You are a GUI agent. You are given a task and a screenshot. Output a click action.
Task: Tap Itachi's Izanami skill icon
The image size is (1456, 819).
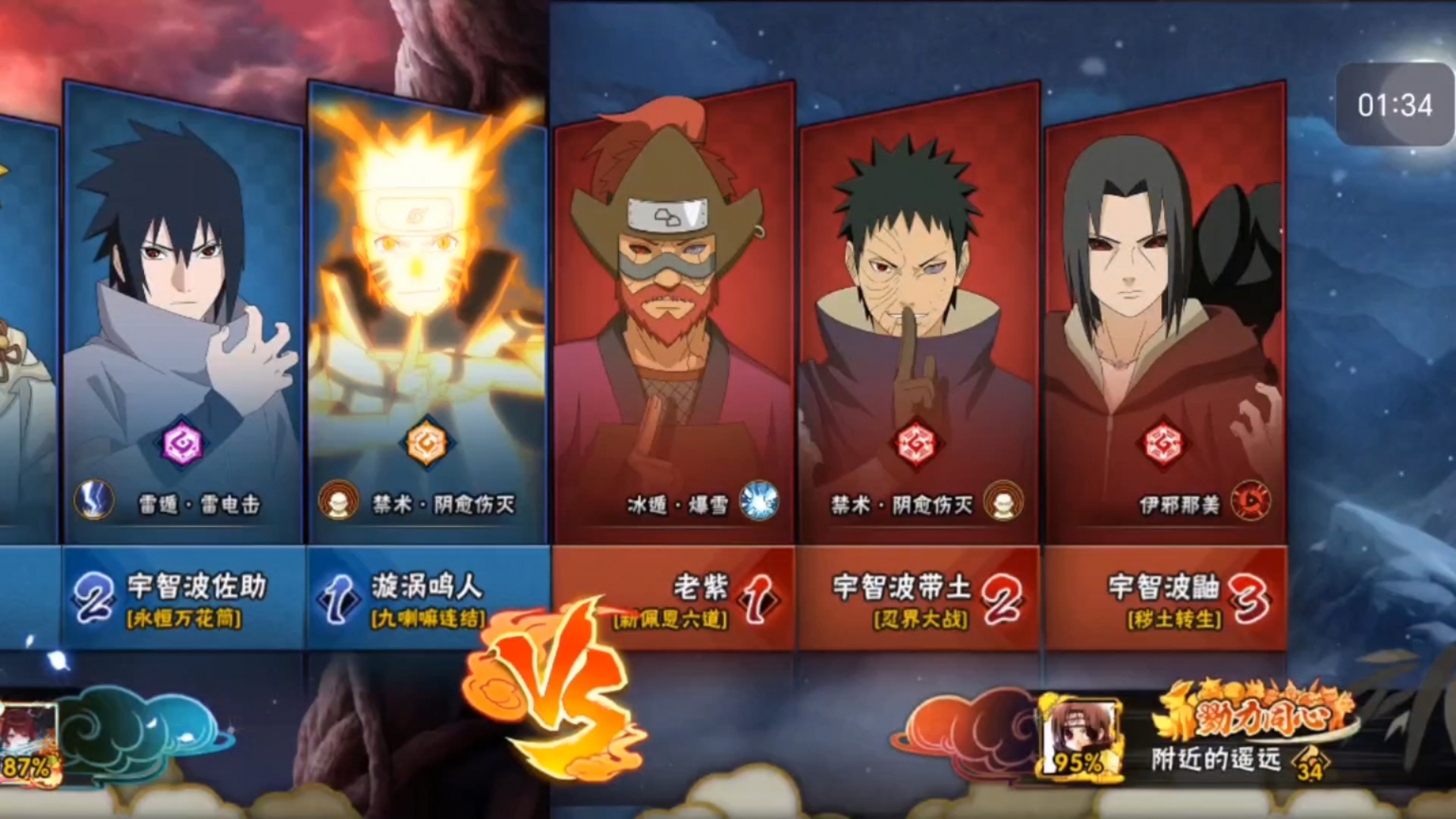click(x=1250, y=501)
